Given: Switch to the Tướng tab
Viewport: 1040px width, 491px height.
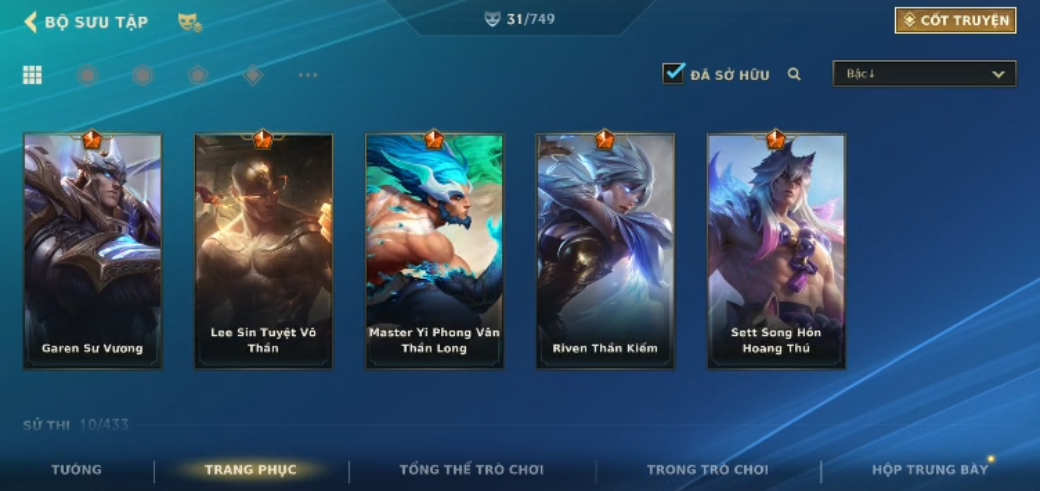Looking at the screenshot, I should click(x=76, y=470).
